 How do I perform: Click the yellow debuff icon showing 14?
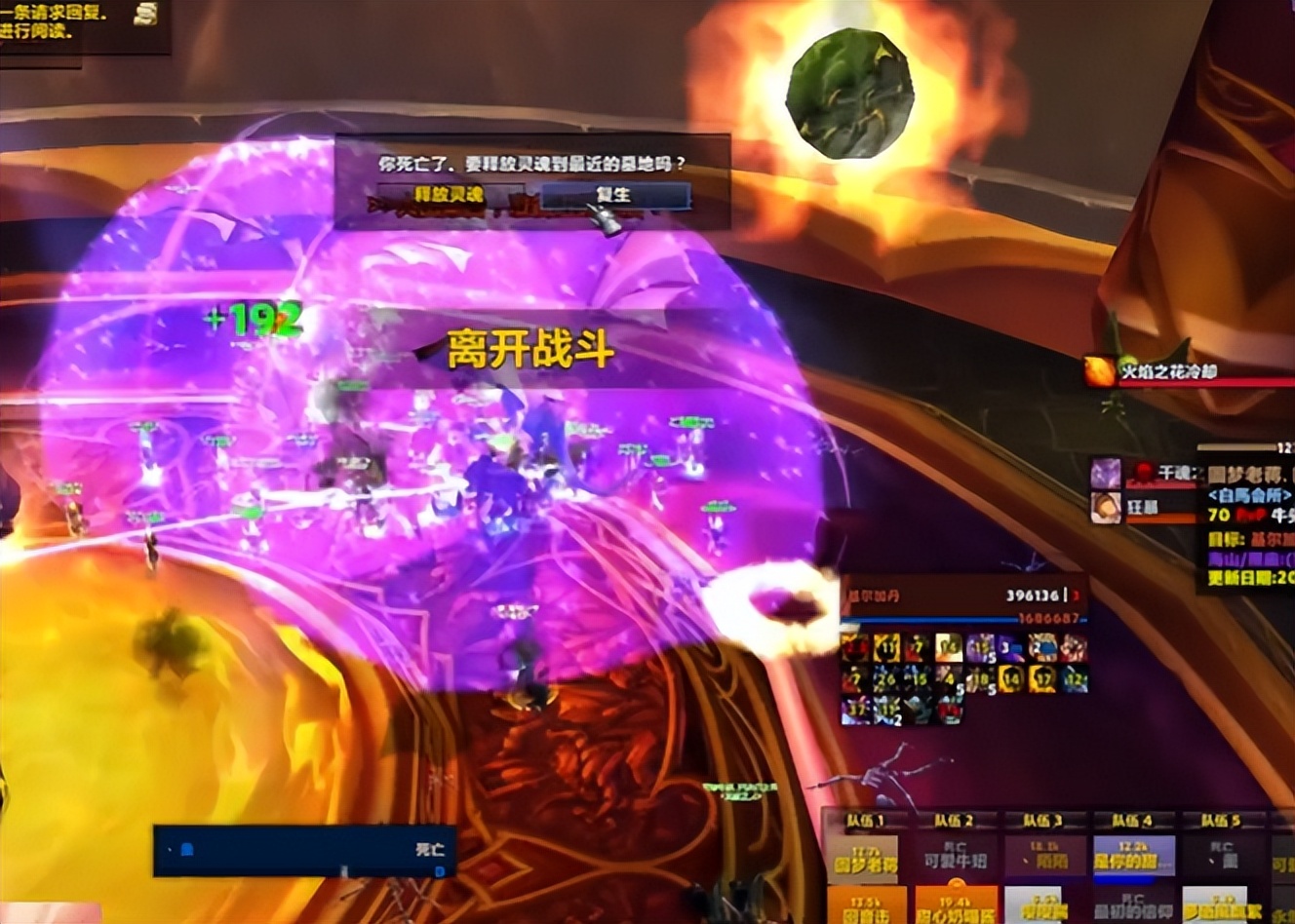coord(1009,678)
